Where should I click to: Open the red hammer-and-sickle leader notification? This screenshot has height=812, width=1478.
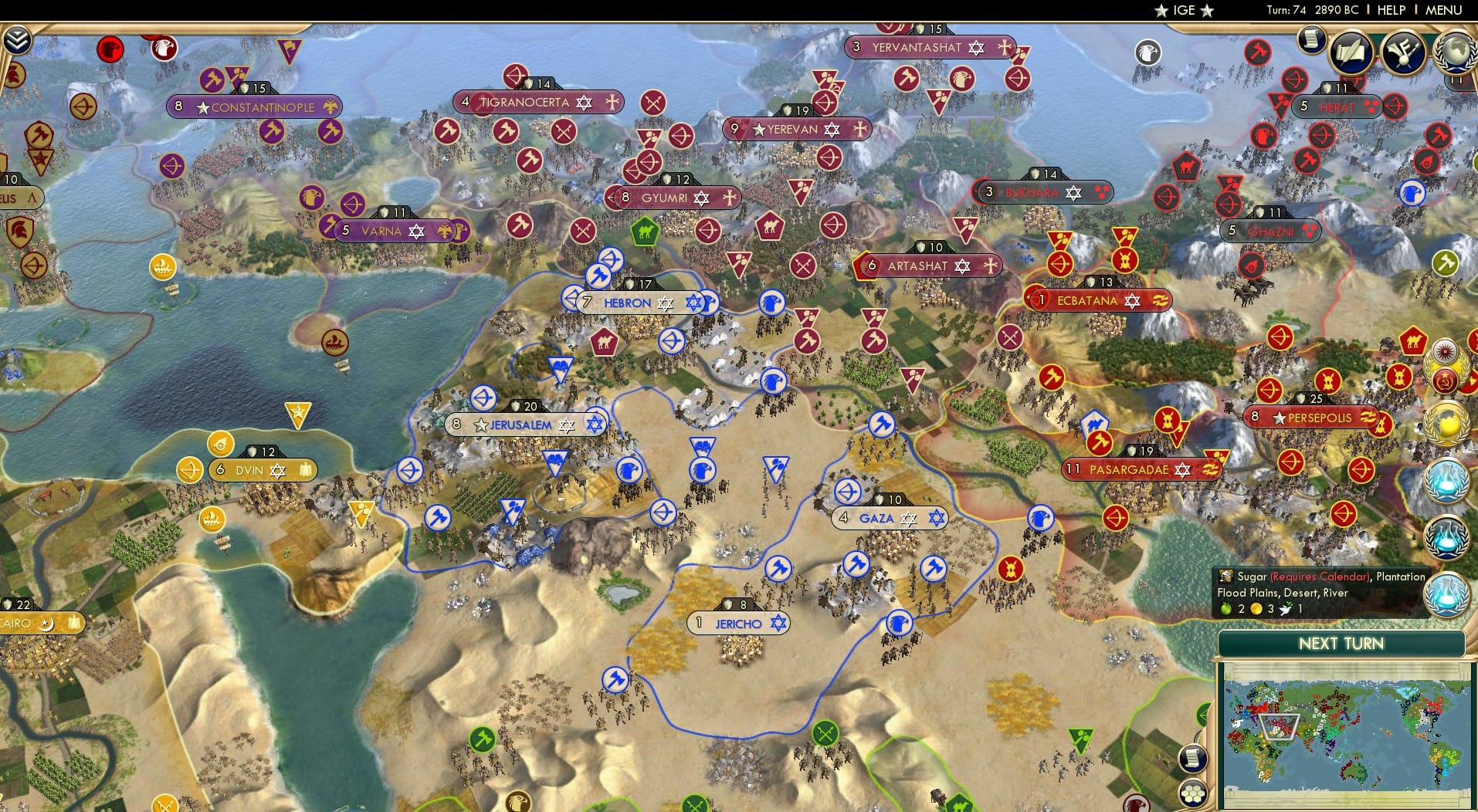(x=1446, y=380)
